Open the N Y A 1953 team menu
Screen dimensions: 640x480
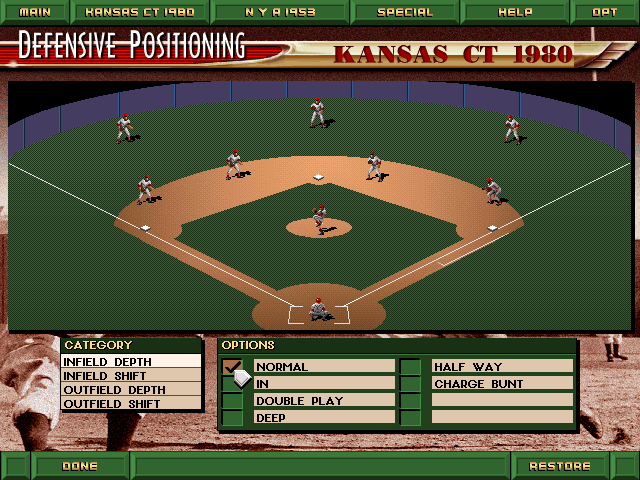point(279,12)
